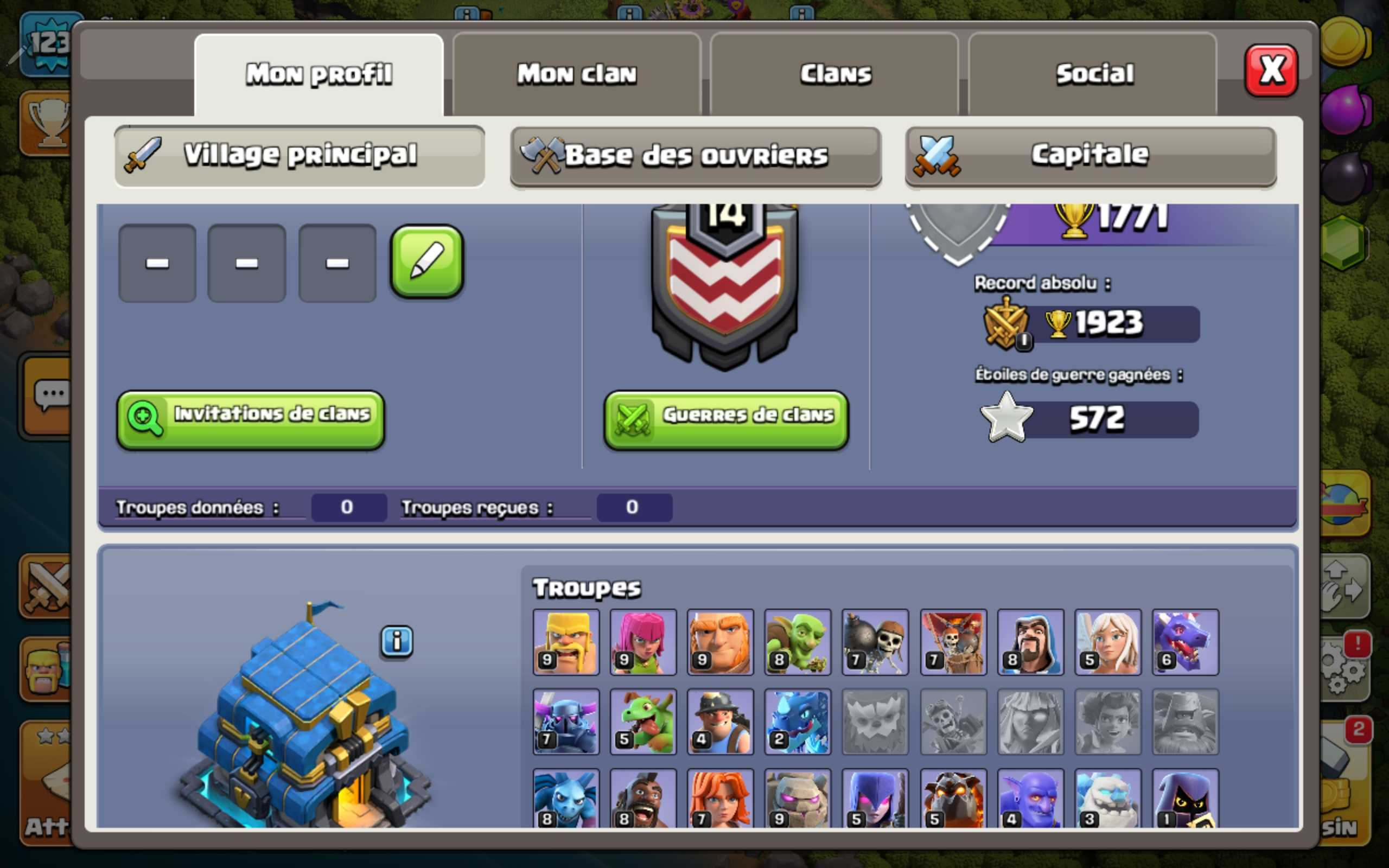The height and width of the screenshot is (868, 1389).
Task: Close the profile window with red X
Action: pos(1271,71)
